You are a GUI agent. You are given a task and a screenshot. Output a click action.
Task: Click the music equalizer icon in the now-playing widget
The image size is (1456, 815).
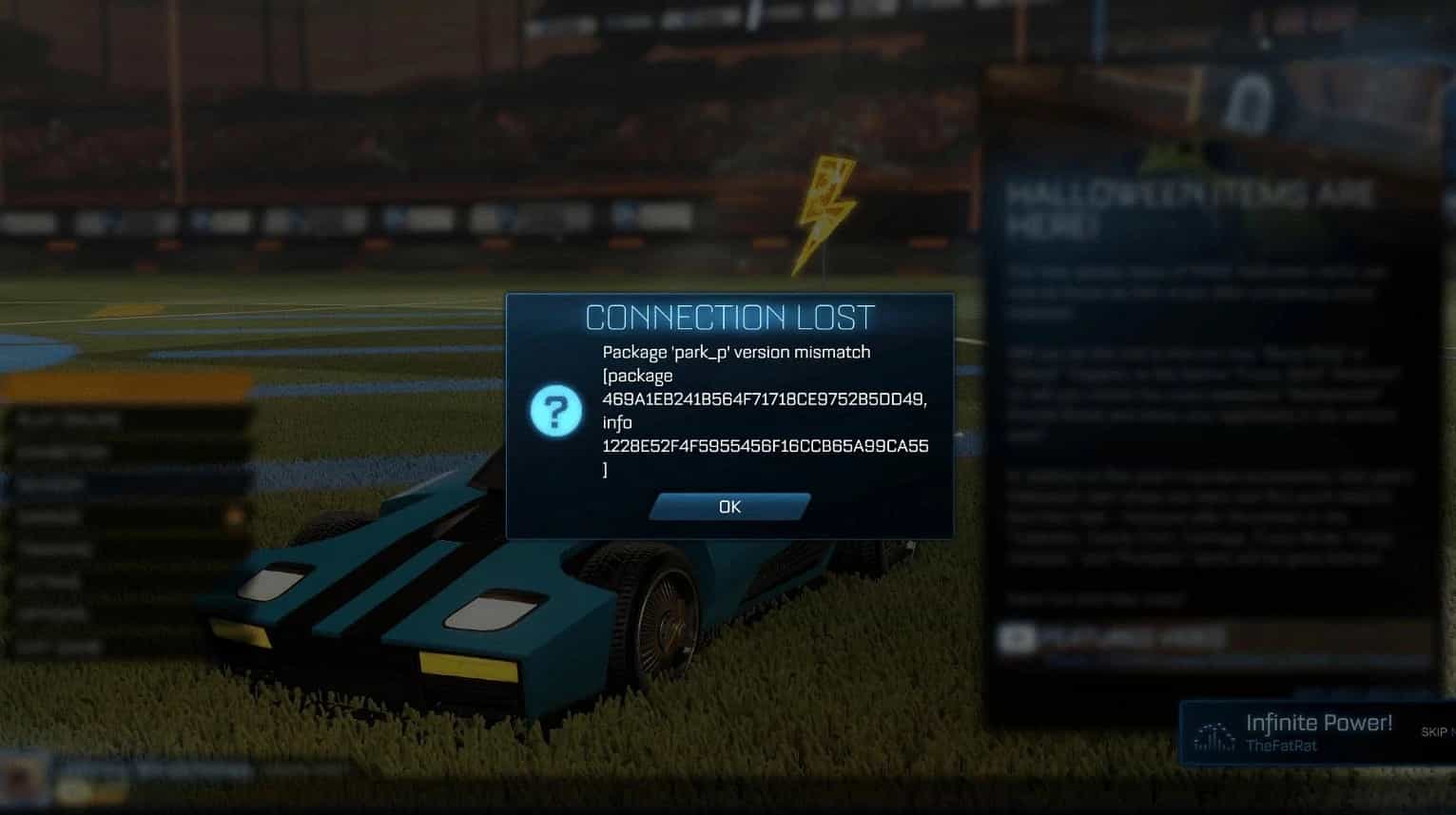point(1214,735)
